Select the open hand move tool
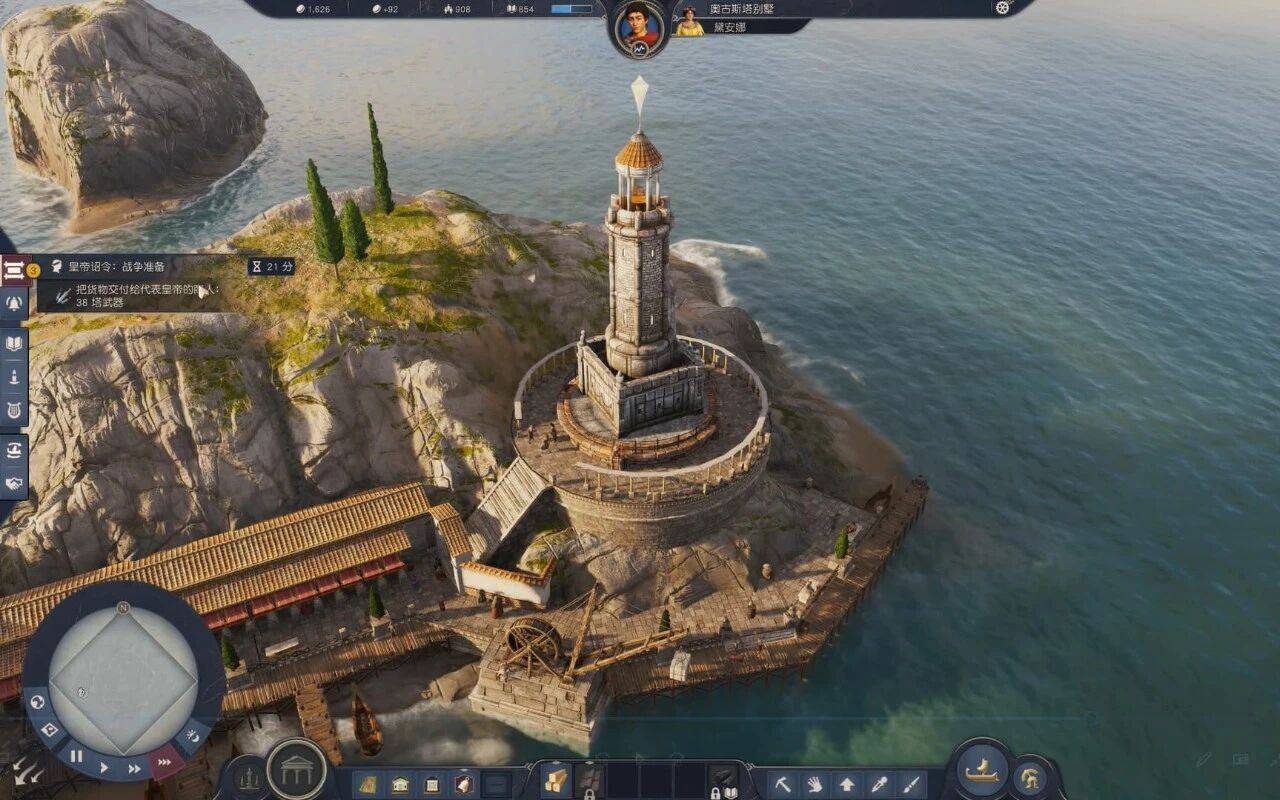Image resolution: width=1280 pixels, height=800 pixels. (814, 784)
